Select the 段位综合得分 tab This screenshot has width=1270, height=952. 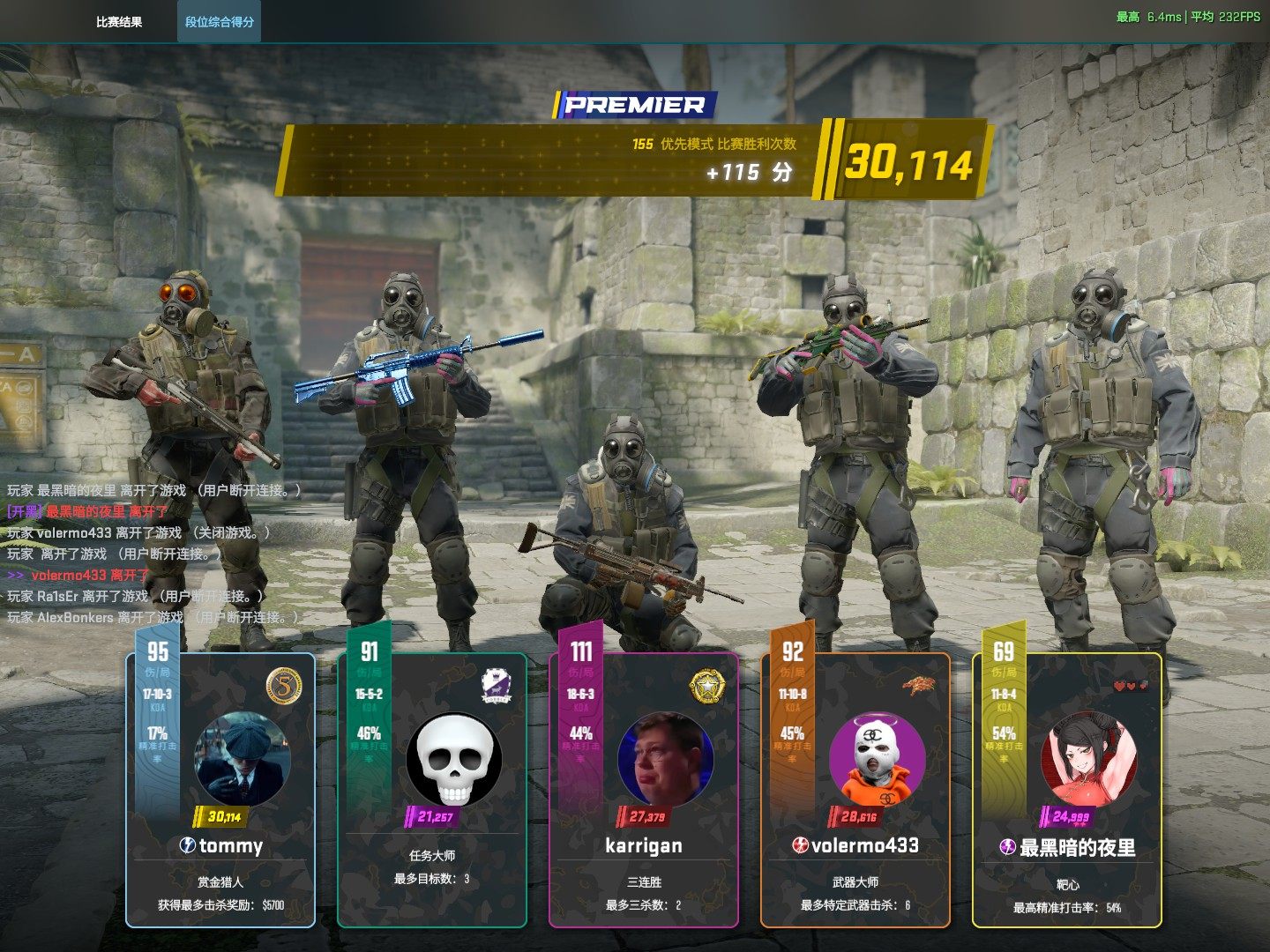[x=220, y=22]
